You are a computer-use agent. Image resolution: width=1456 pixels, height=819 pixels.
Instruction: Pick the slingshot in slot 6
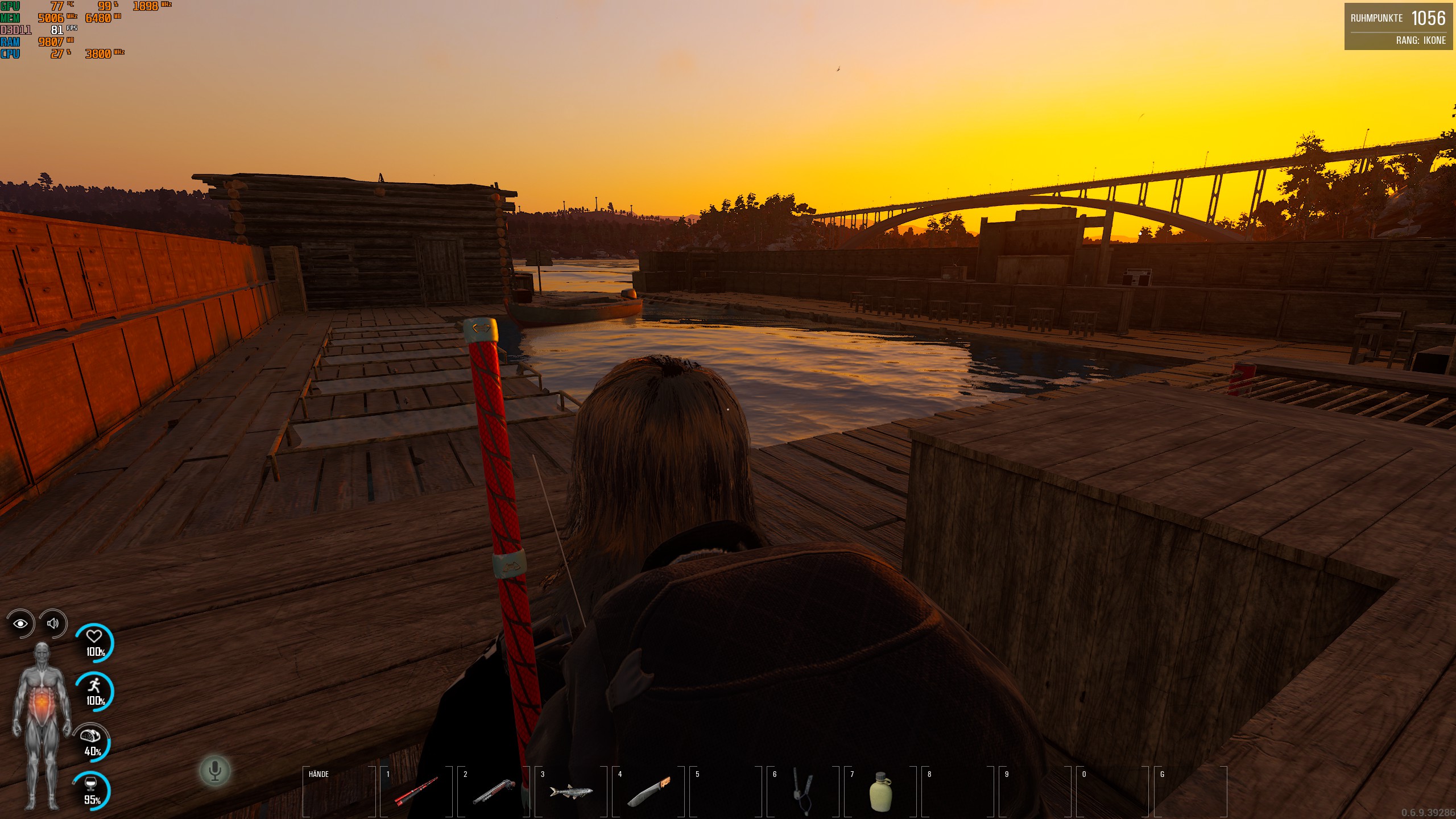[803, 791]
